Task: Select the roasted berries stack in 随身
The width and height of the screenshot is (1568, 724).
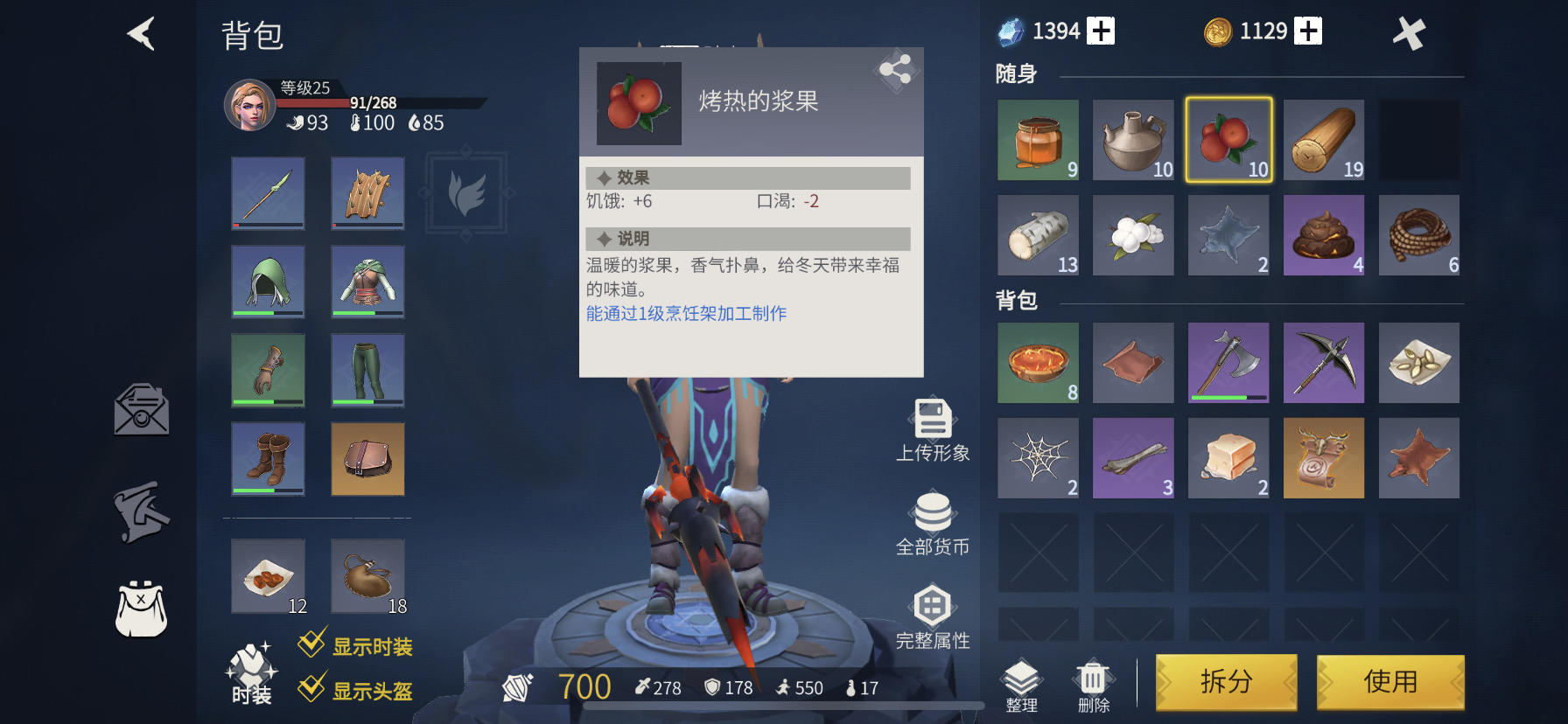Action: point(1228,140)
